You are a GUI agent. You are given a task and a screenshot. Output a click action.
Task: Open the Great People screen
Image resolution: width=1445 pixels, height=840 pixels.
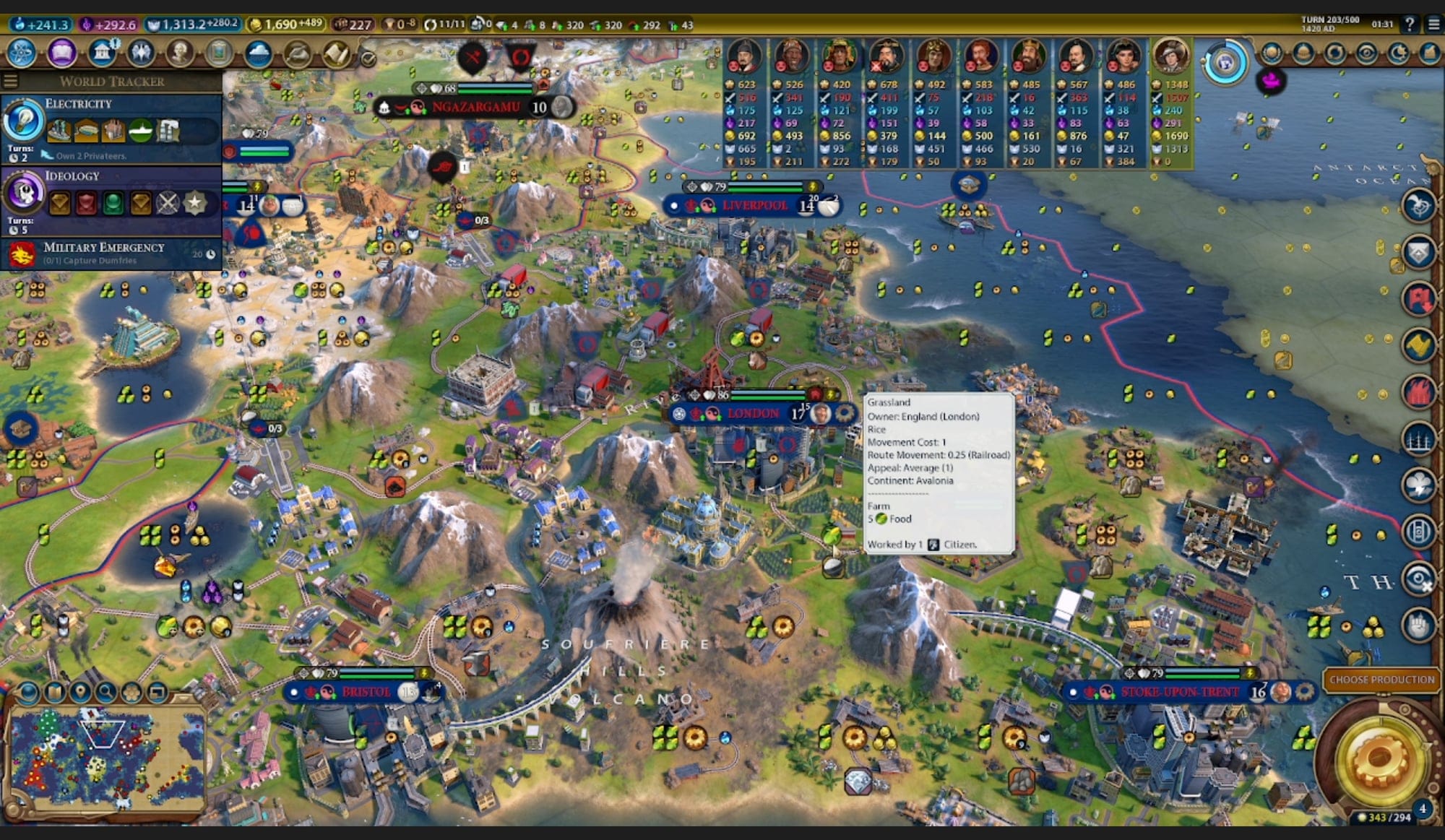(180, 53)
